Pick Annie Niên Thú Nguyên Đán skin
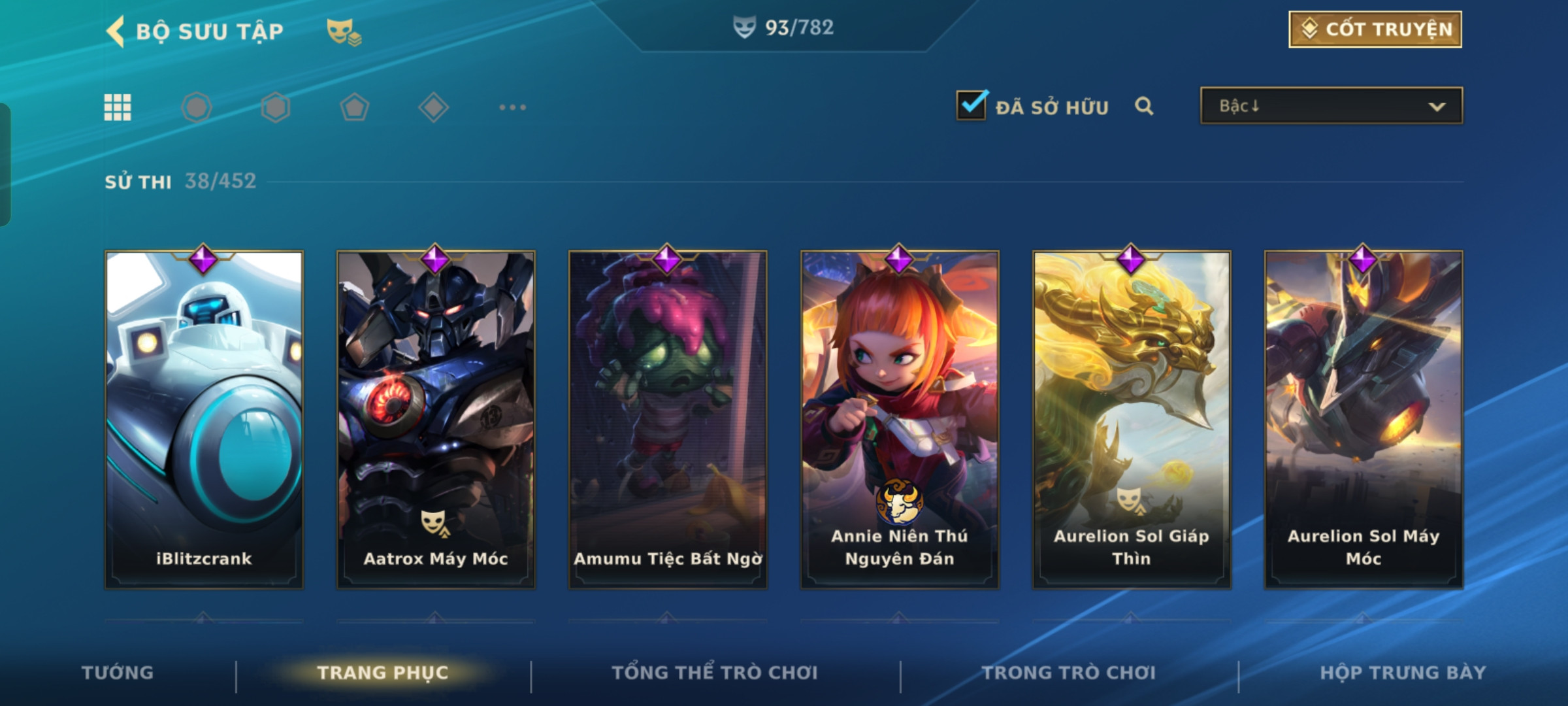This screenshot has width=1568, height=706. (900, 420)
